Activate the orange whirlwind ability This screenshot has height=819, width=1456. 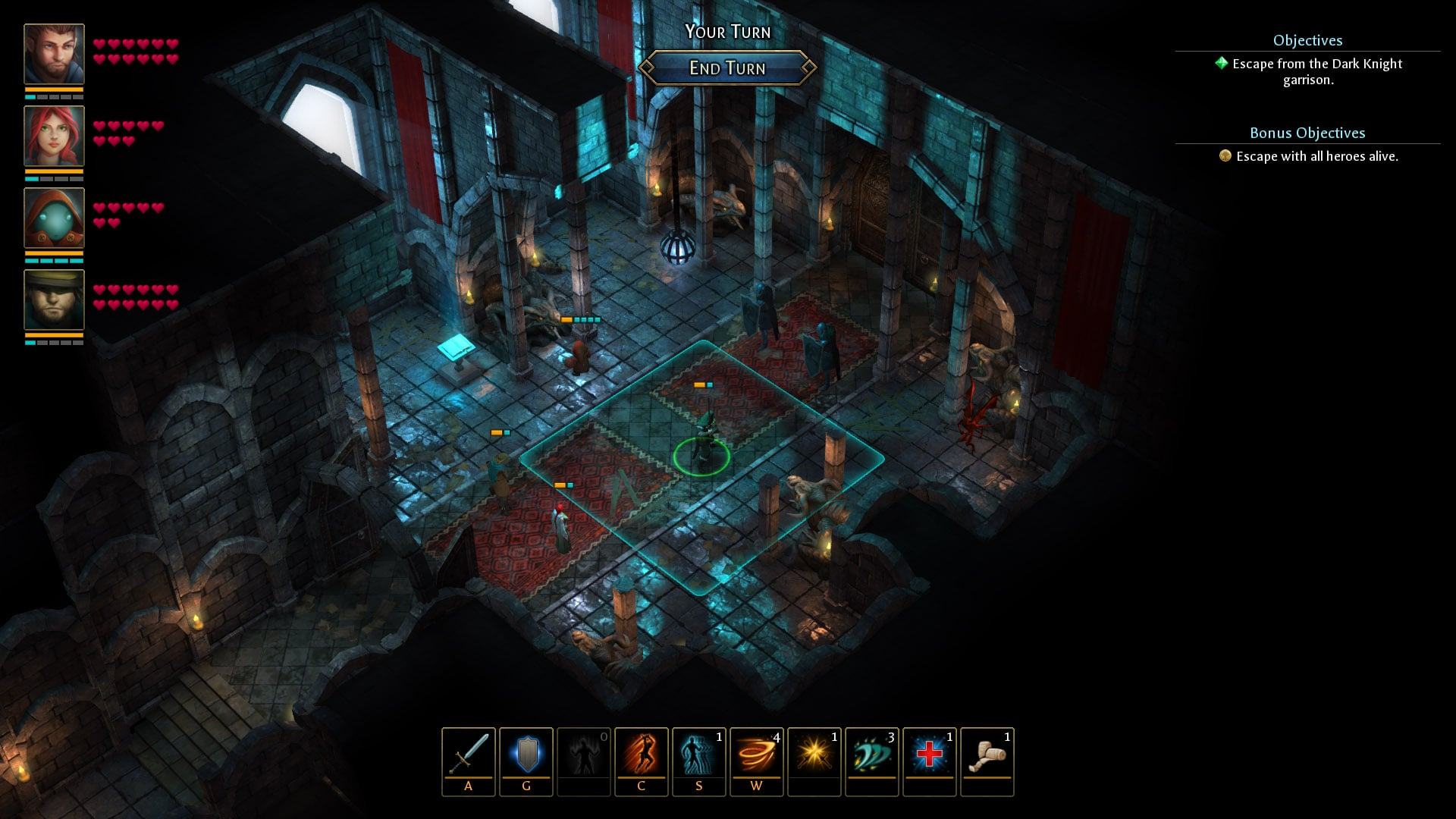[757, 755]
